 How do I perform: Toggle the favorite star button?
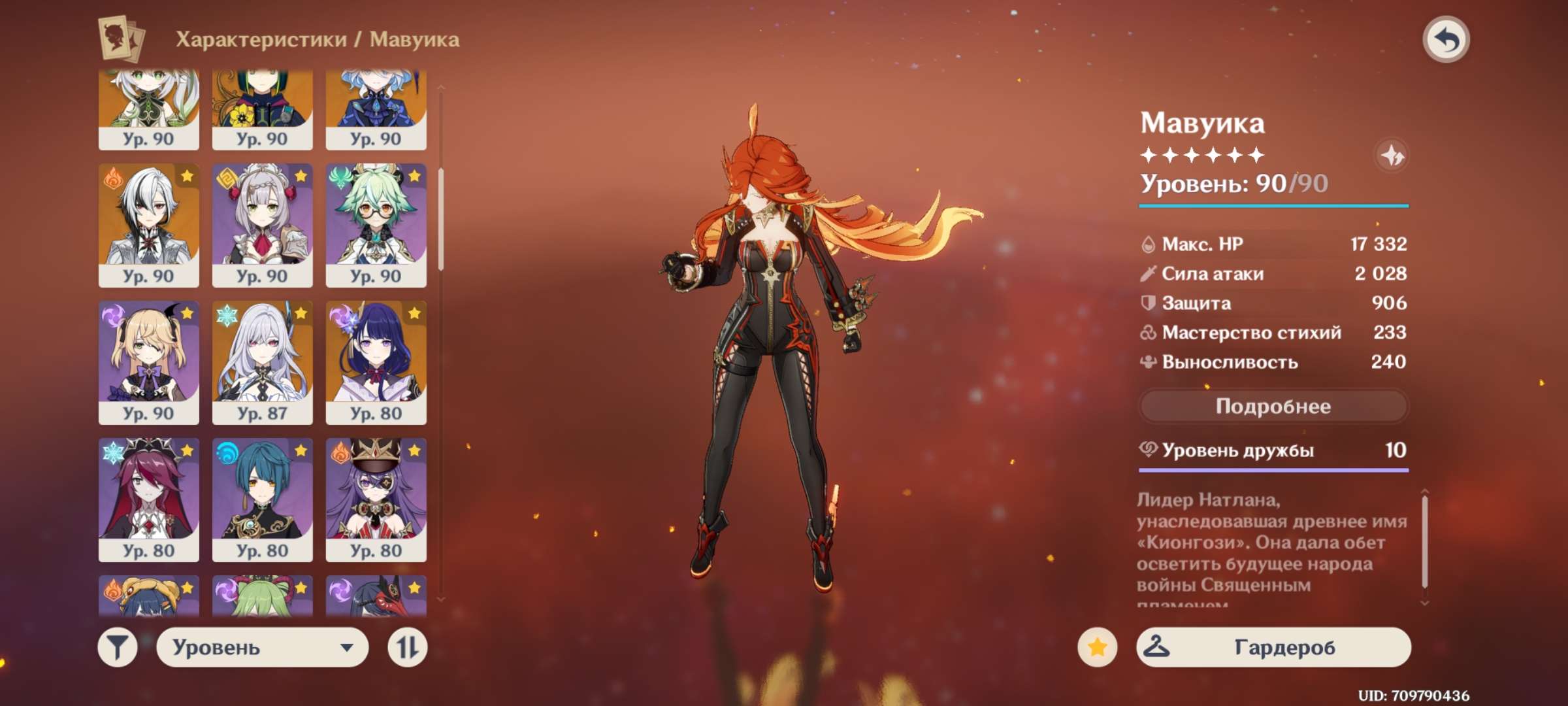click(x=1097, y=647)
